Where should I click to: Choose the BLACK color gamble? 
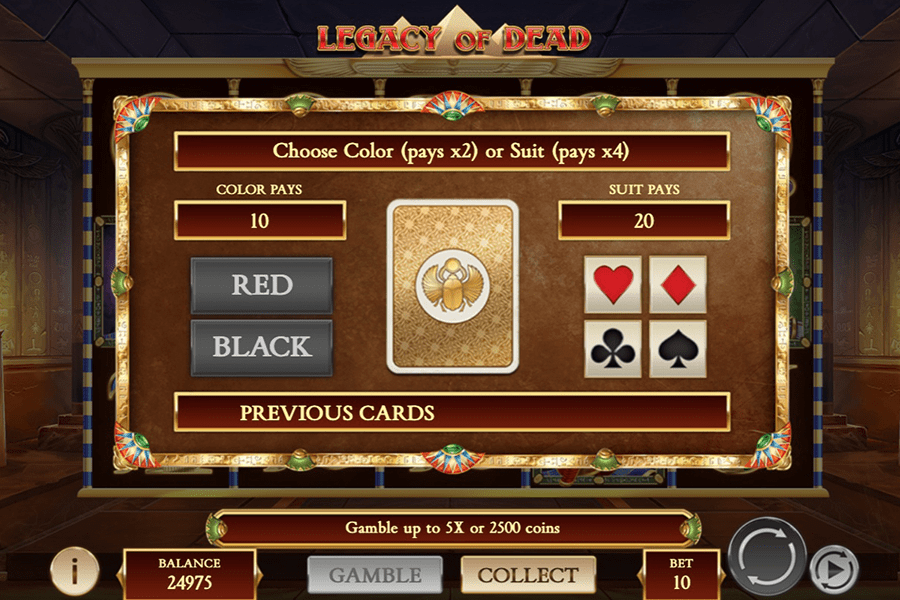pyautogui.click(x=261, y=347)
